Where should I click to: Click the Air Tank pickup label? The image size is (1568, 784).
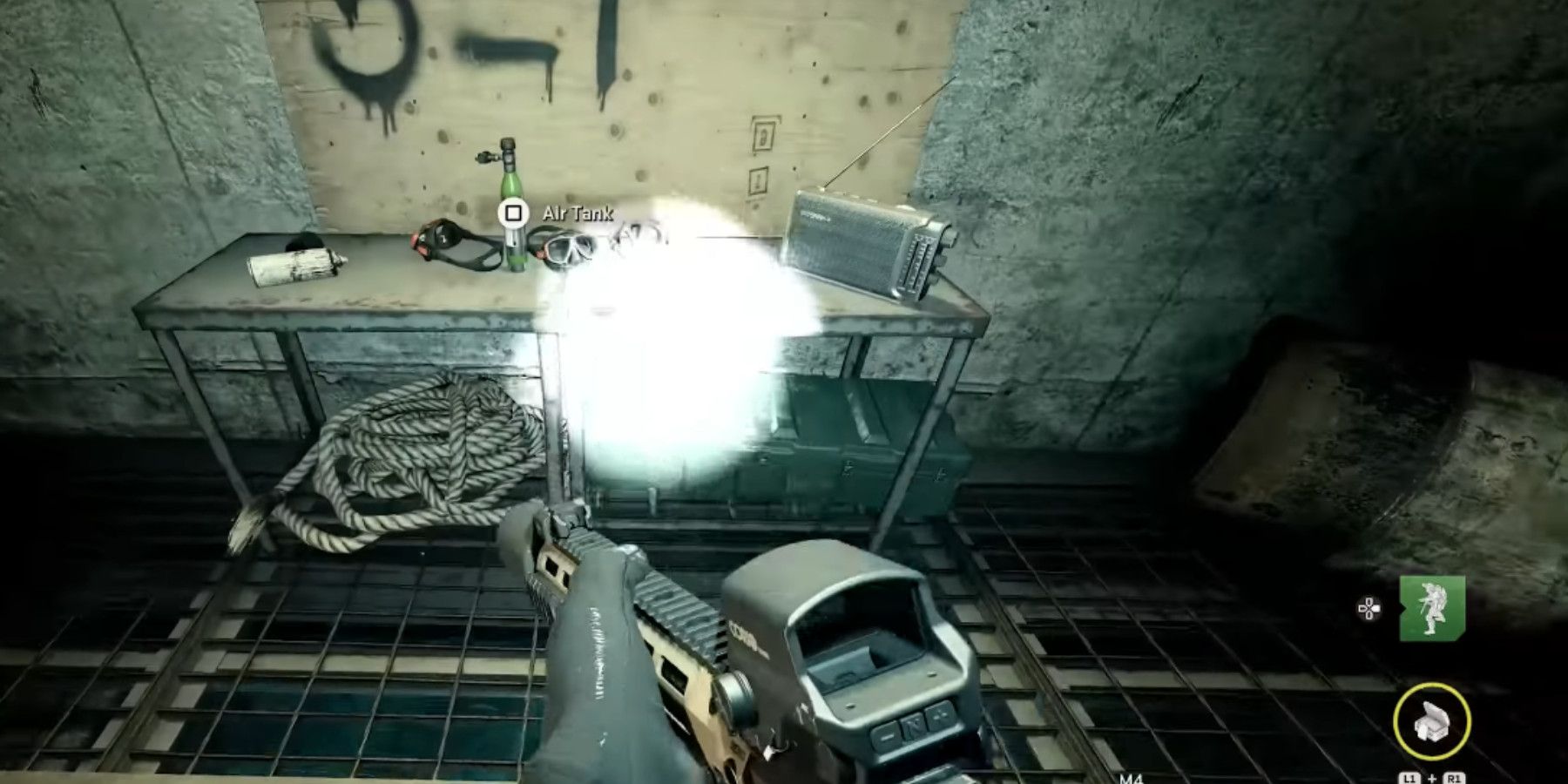[x=577, y=212]
